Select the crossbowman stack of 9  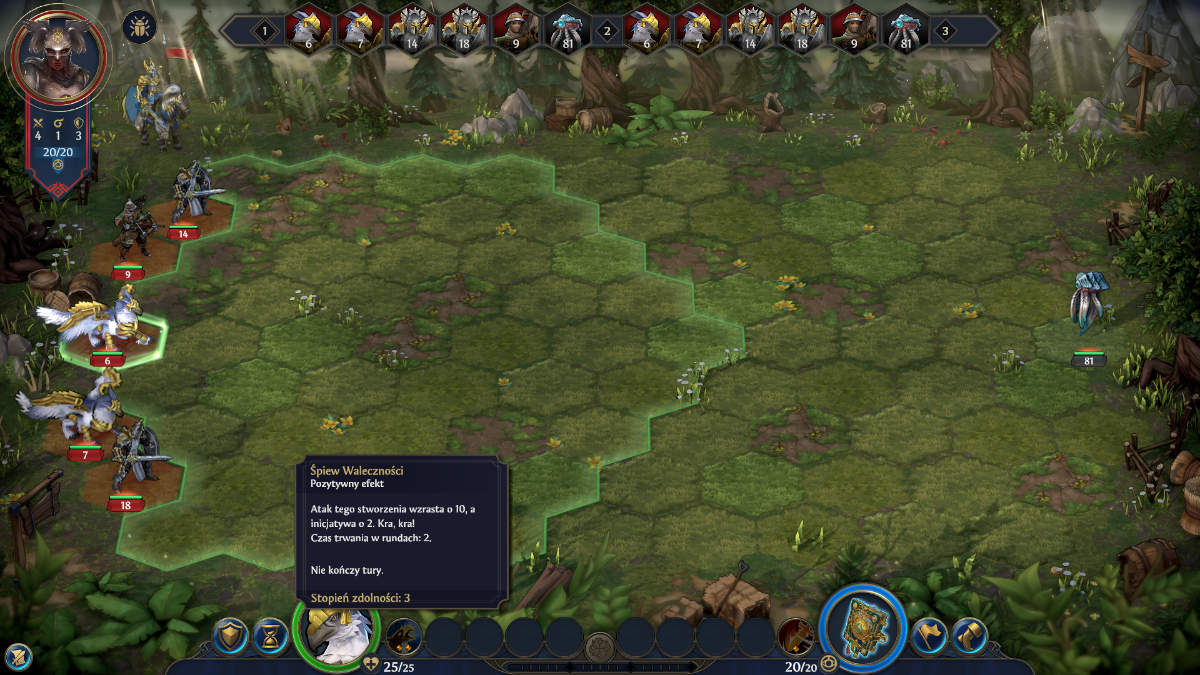coord(130,232)
